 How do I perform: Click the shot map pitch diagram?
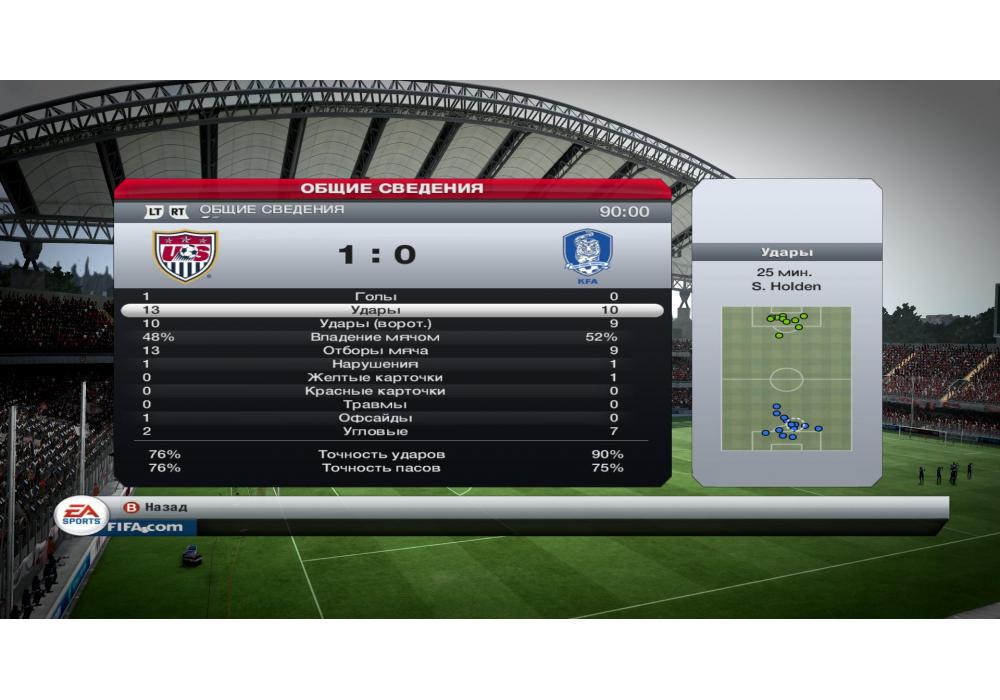point(786,378)
